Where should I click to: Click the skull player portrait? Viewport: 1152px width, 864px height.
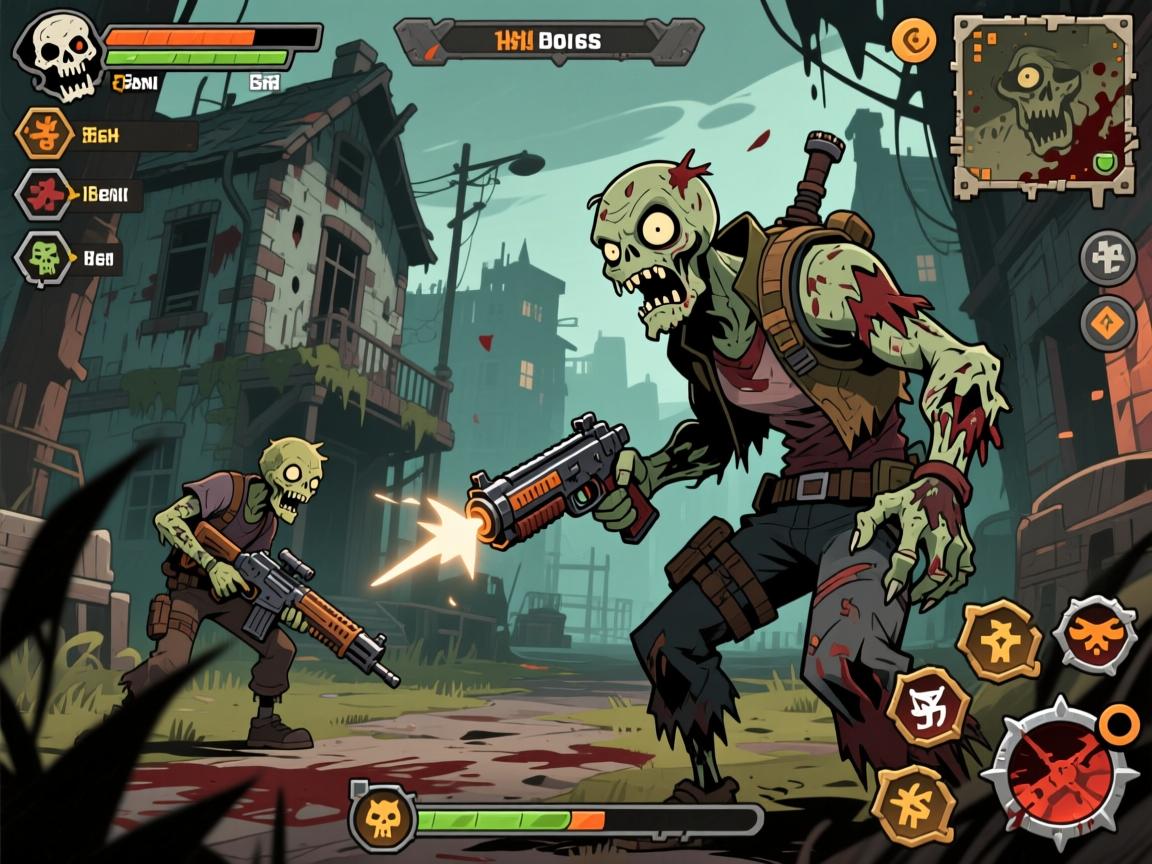click(x=57, y=55)
